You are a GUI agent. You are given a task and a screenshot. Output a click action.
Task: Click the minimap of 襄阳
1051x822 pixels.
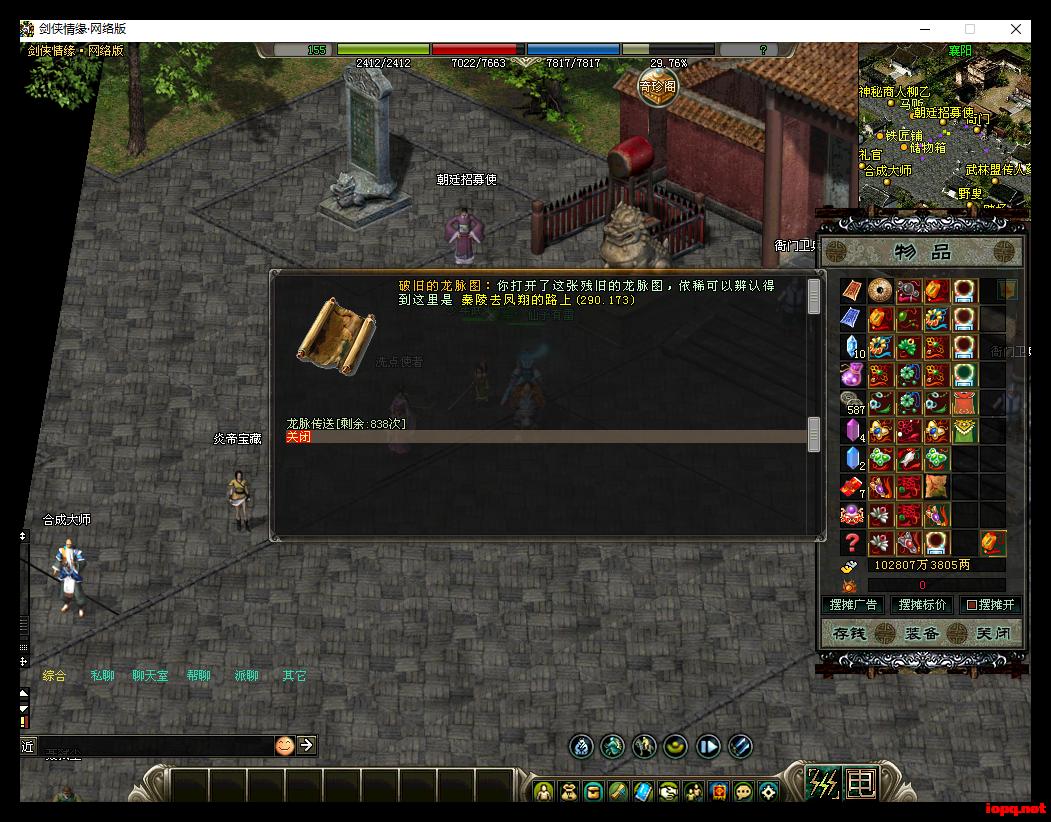pyautogui.click(x=943, y=125)
